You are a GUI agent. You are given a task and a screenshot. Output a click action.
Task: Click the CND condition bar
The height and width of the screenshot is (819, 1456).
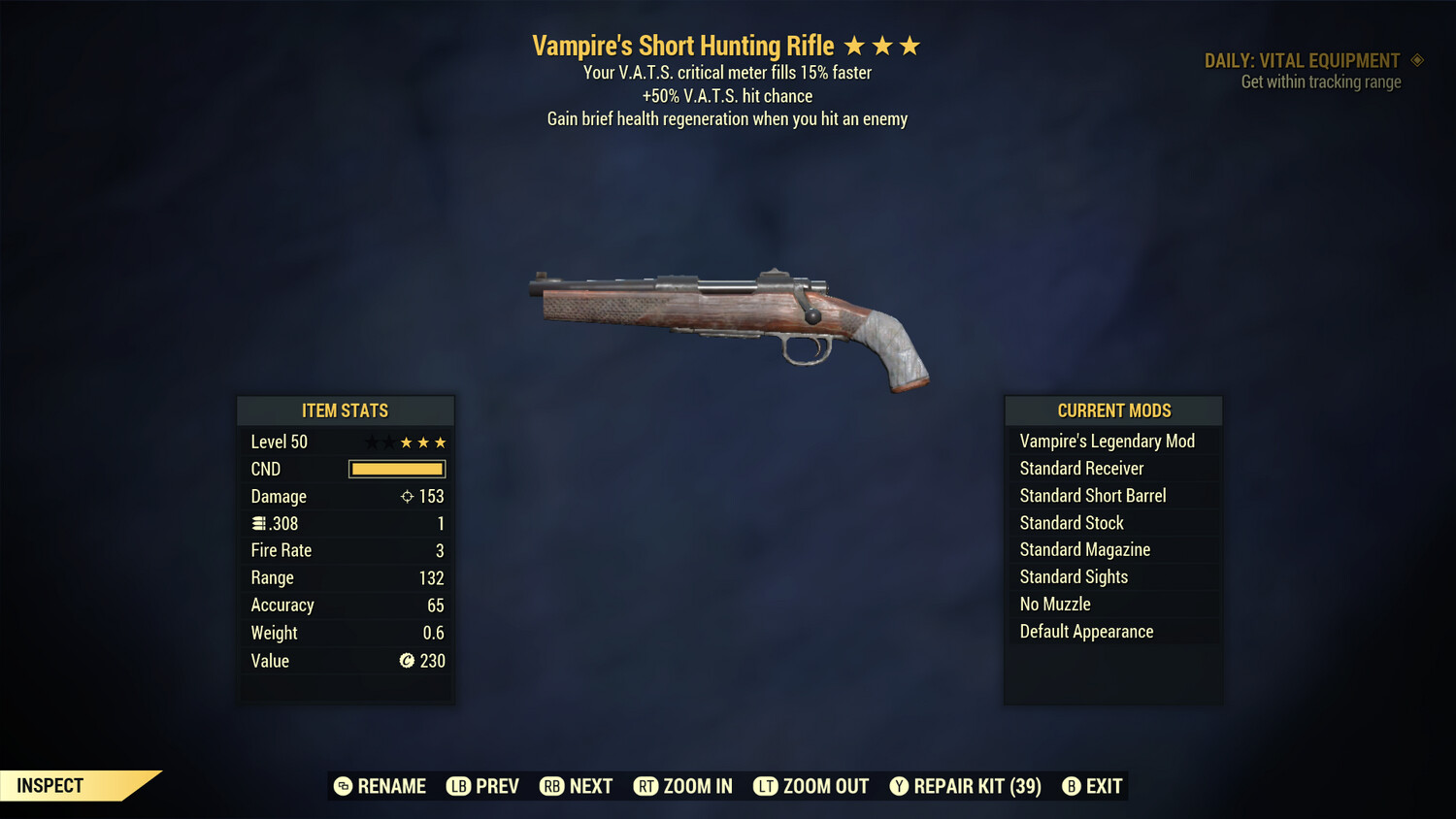(x=396, y=469)
